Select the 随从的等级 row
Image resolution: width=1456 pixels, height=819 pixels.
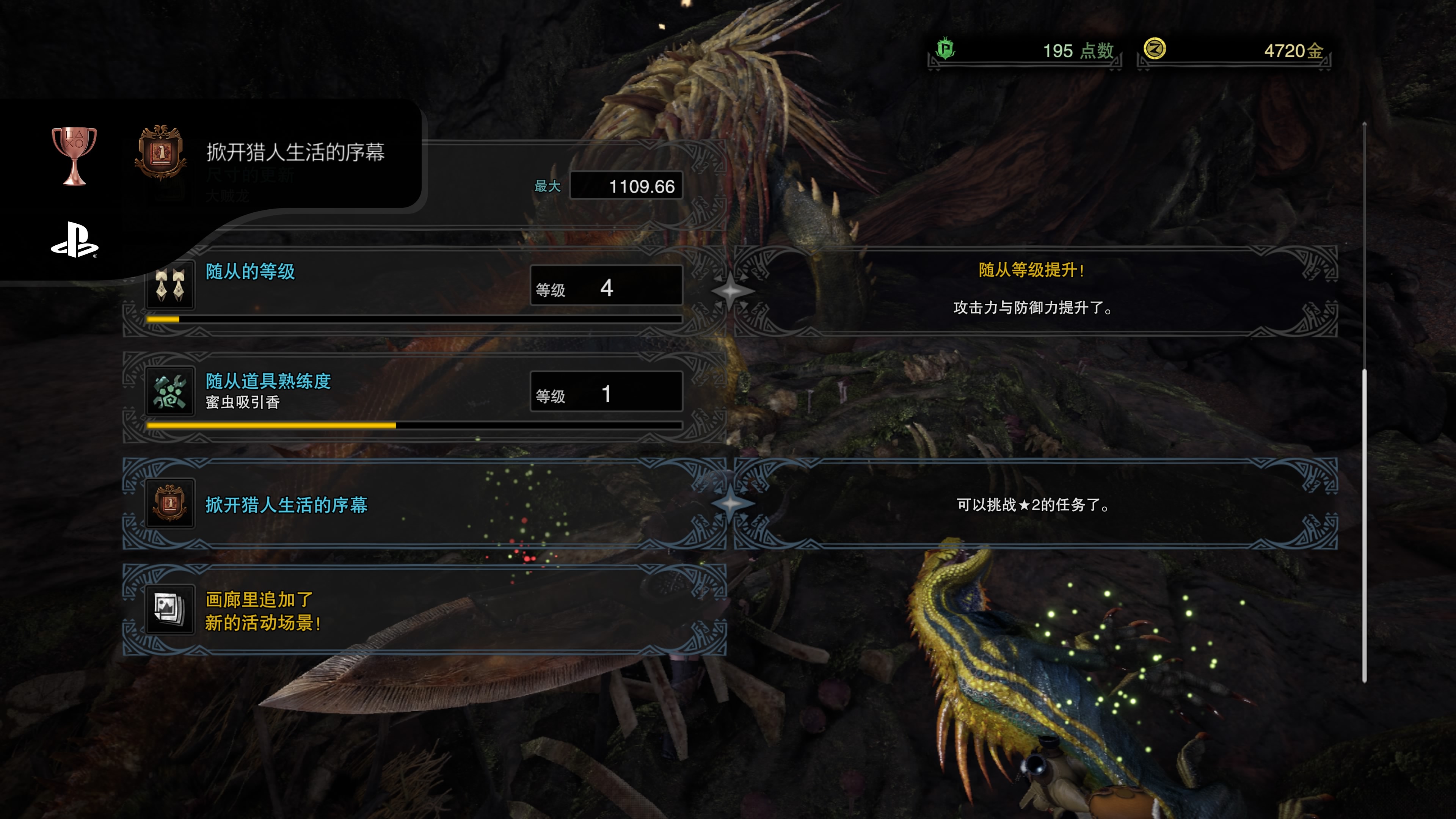[x=424, y=291]
